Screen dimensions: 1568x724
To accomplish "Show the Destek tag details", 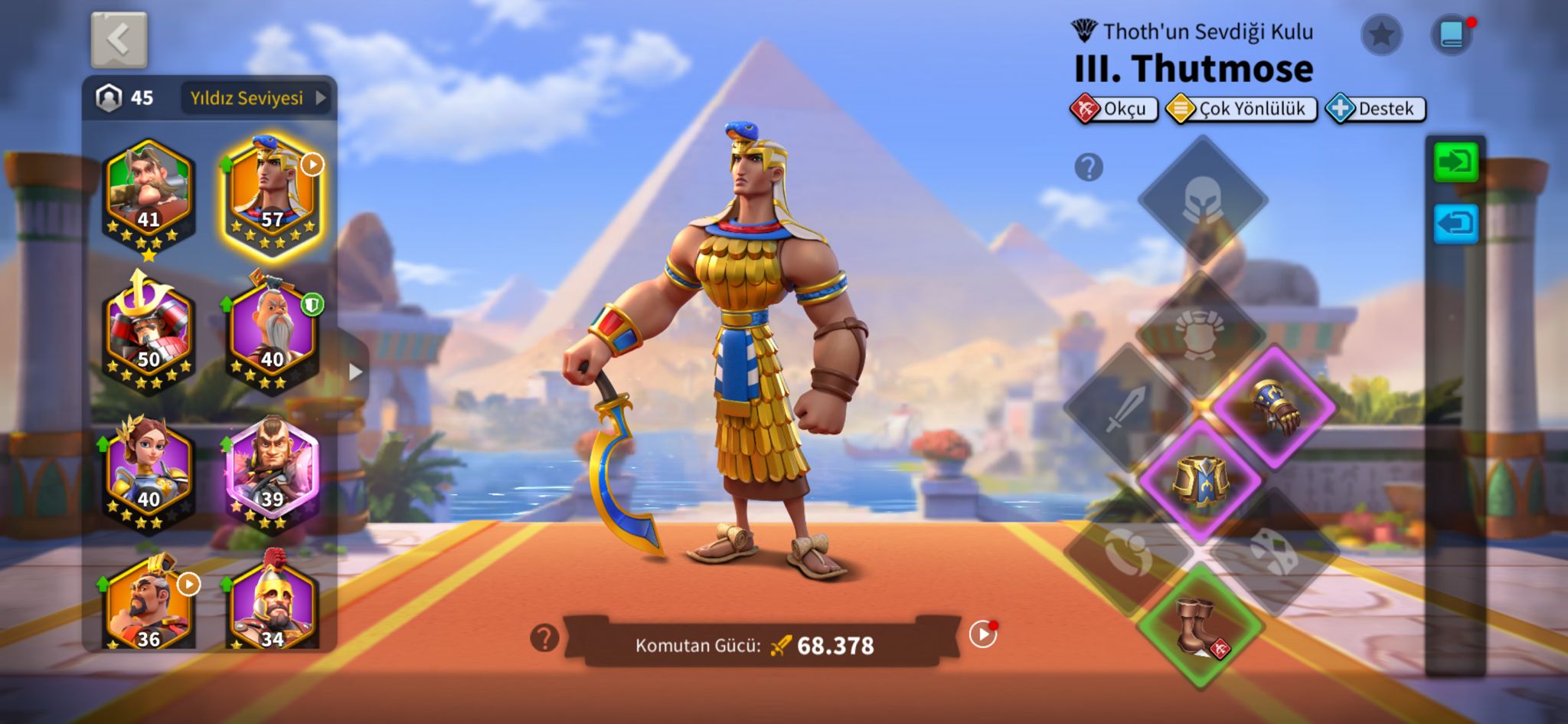I will click(x=1376, y=109).
